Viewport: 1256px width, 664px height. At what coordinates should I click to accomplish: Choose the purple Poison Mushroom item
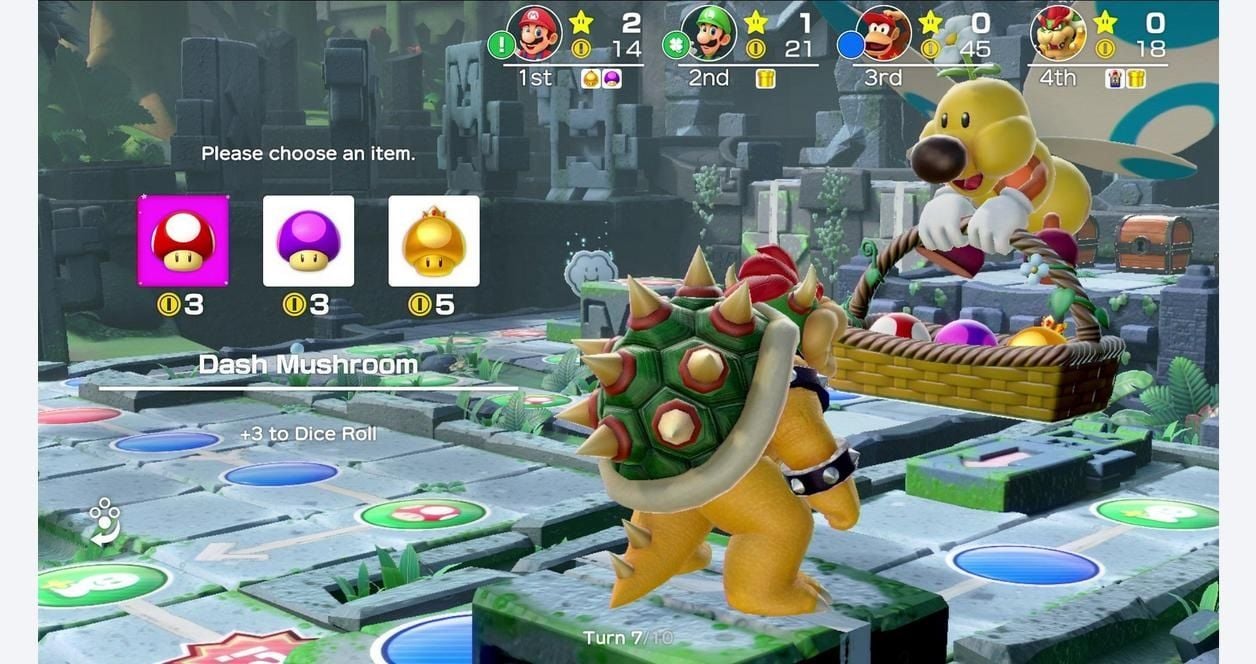(308, 241)
